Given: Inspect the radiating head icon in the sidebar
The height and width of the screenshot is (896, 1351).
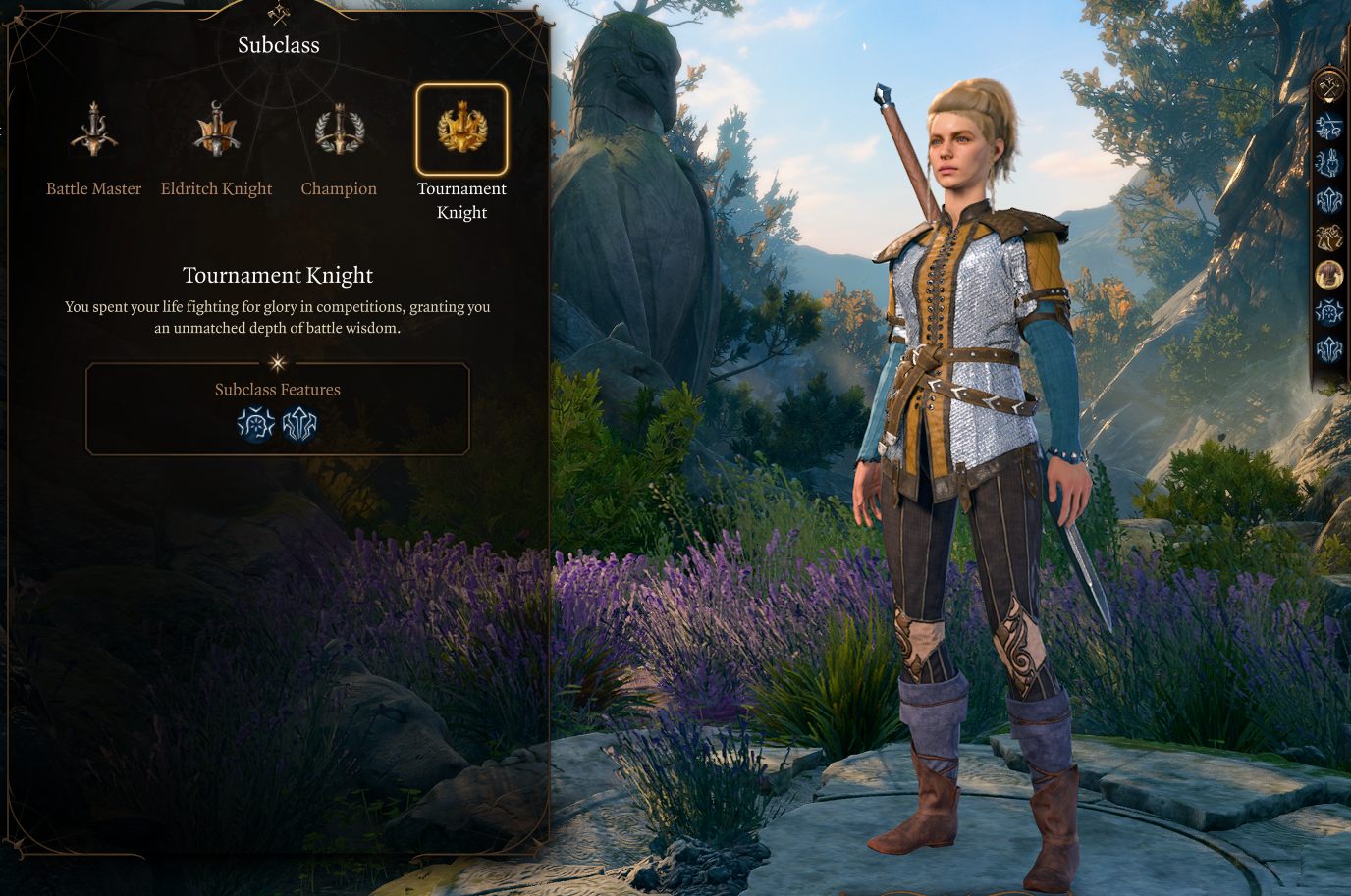Looking at the screenshot, I should click(x=1329, y=311).
